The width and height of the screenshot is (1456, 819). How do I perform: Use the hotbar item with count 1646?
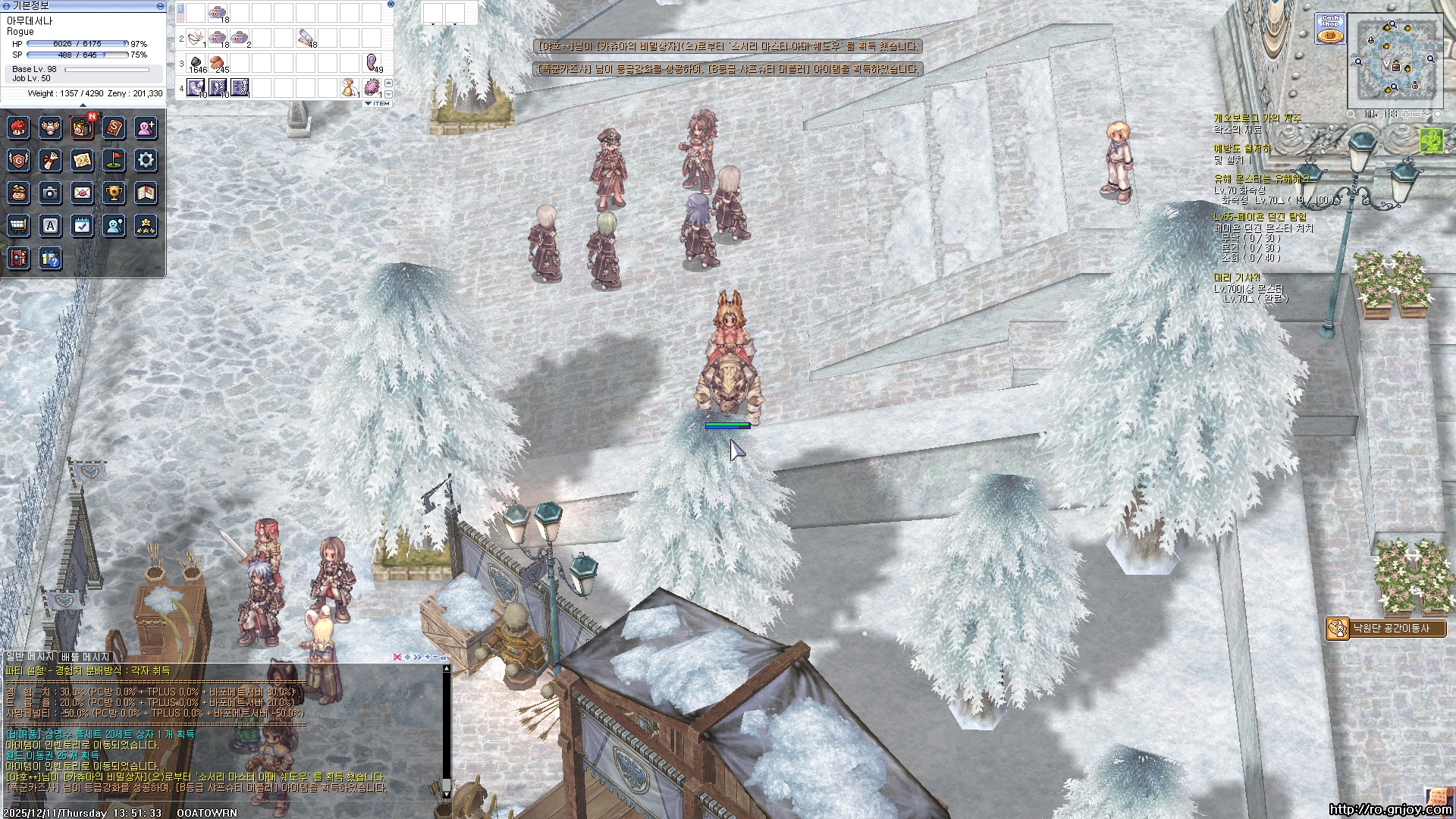[196, 63]
